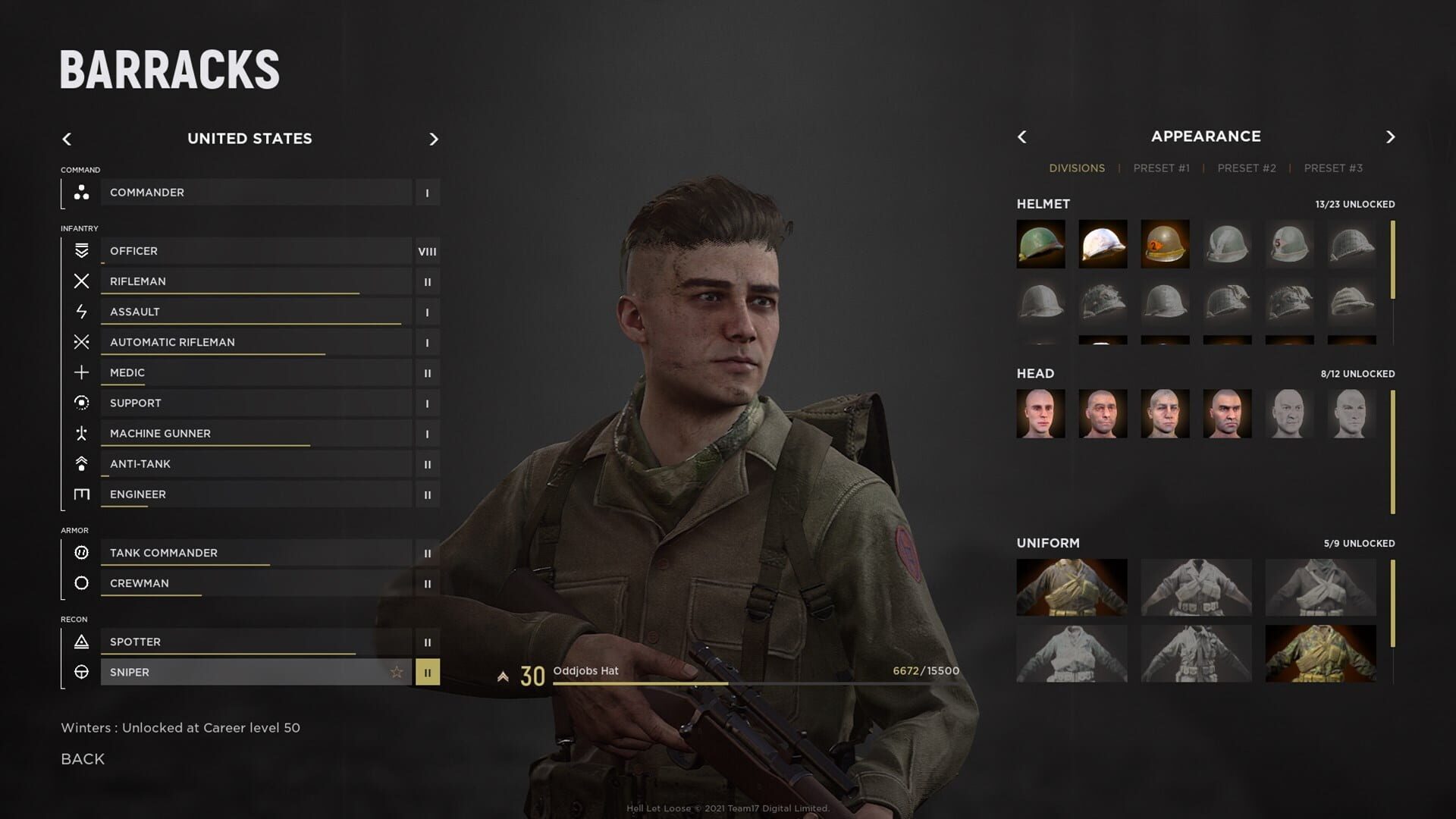
Task: Click the left arrow beside APPEARANCE
Action: (1022, 137)
